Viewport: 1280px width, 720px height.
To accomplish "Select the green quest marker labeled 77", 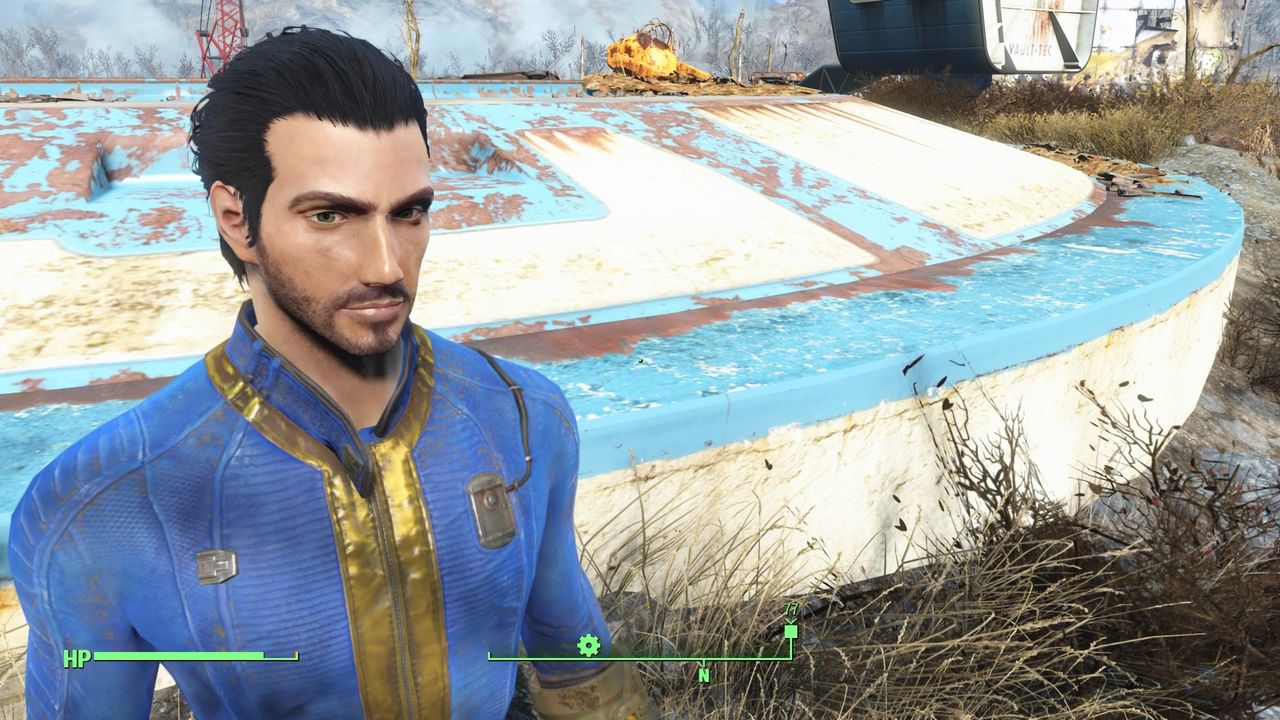I will point(791,633).
